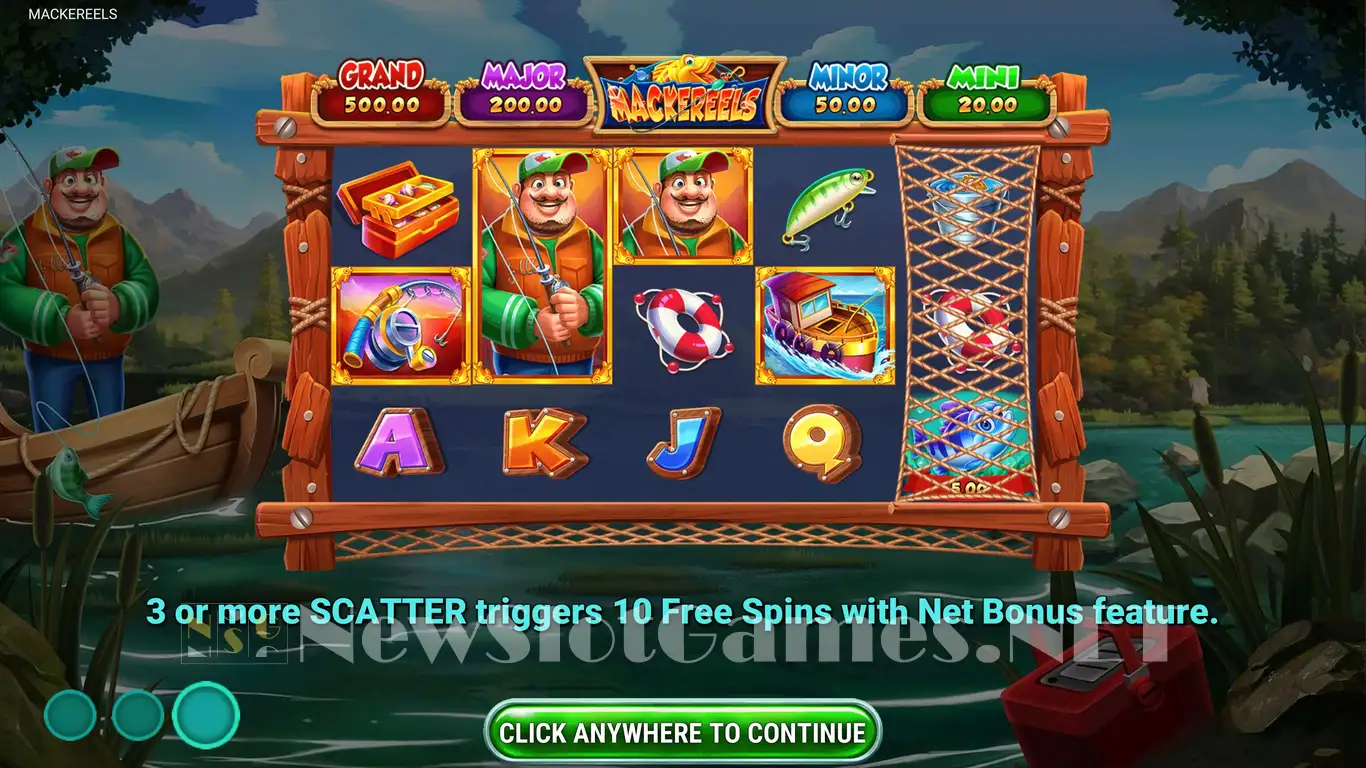The height and width of the screenshot is (768, 1366).
Task: Click the 'Click Anywhere to Continue' button
Action: 682,732
